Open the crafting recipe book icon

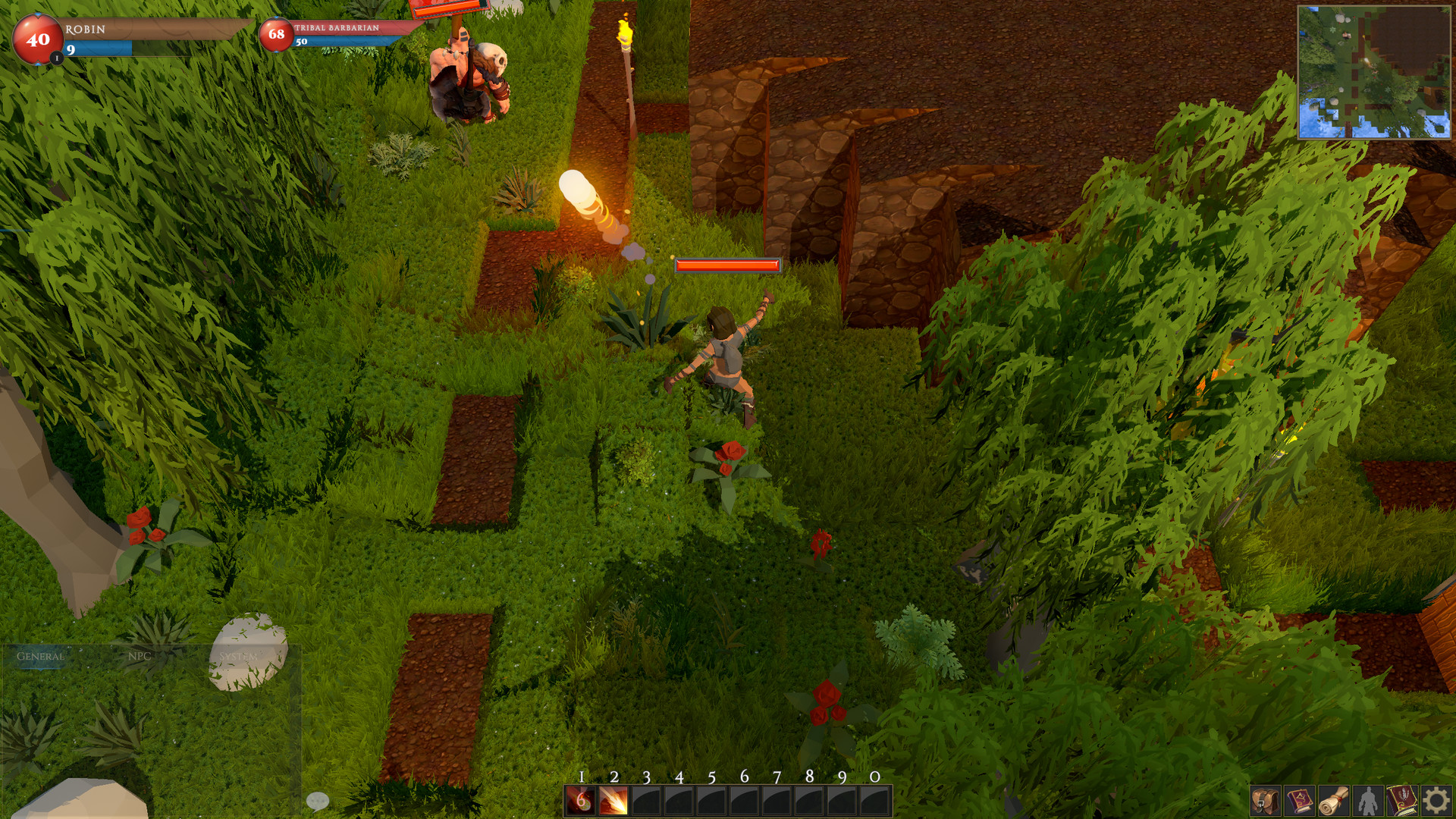coord(1401,801)
